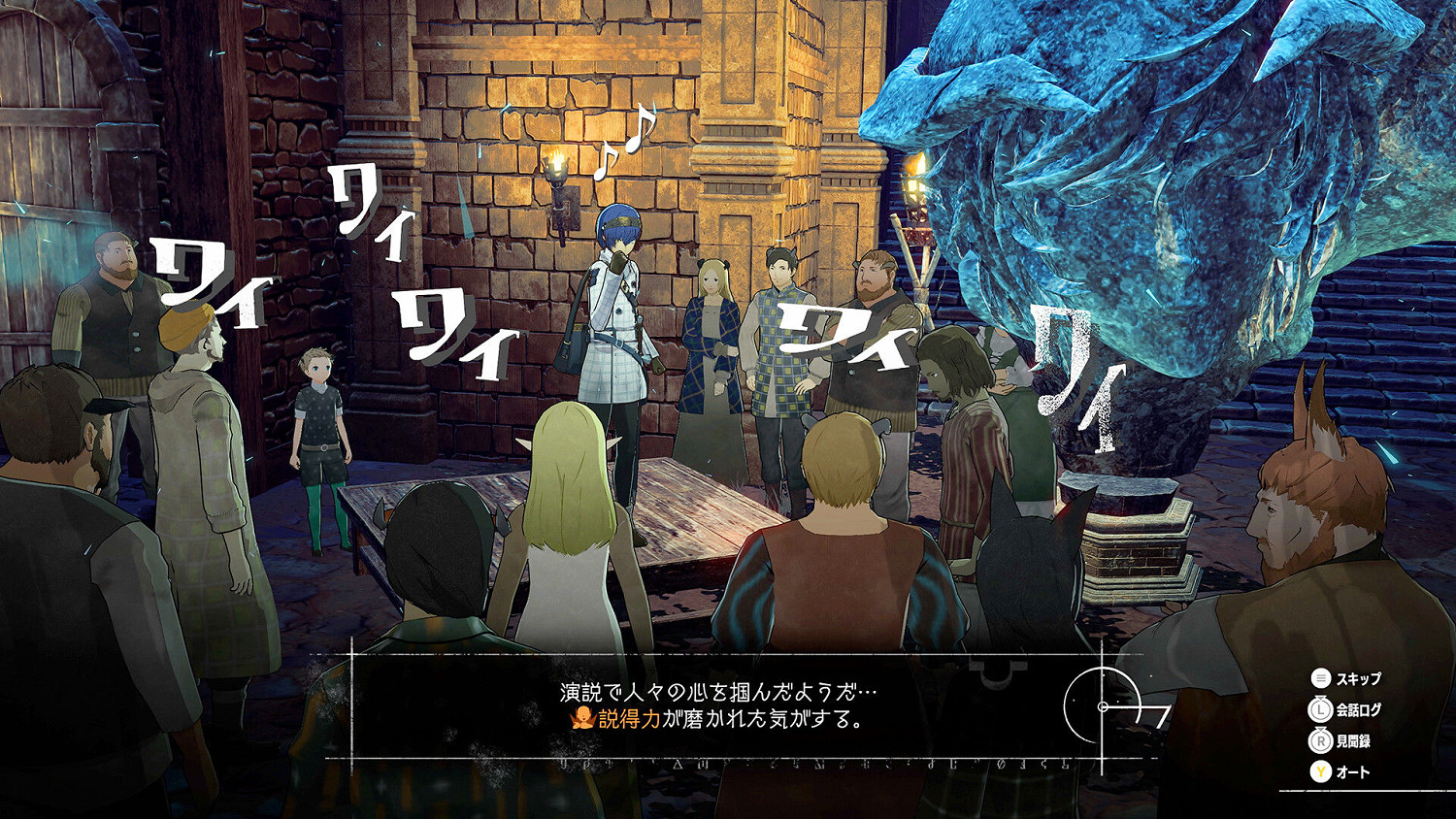
Task: Click the small figure glyph before 説得力 text
Action: click(x=582, y=717)
